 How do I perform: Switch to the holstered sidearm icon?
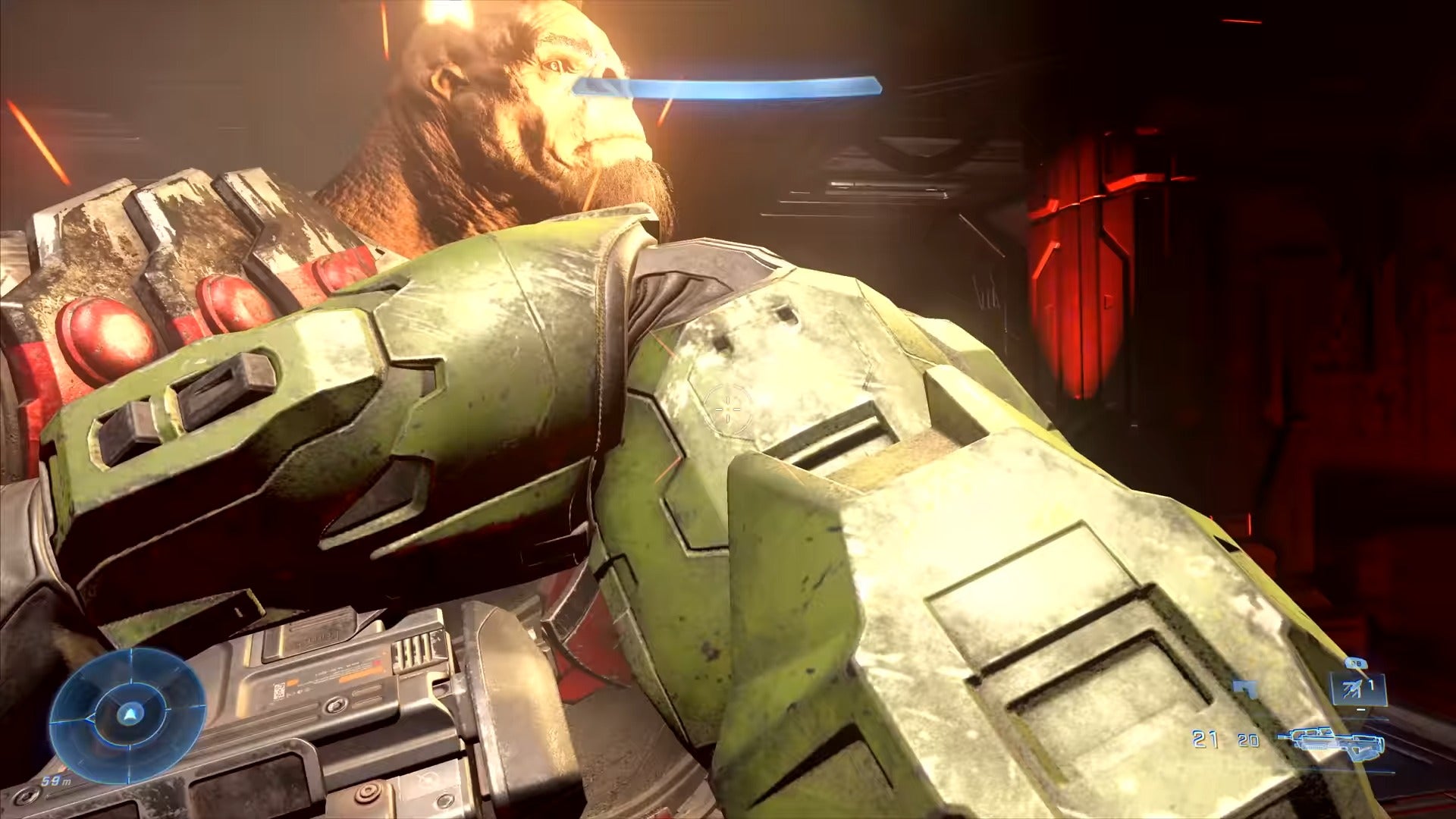pyautogui.click(x=1246, y=689)
